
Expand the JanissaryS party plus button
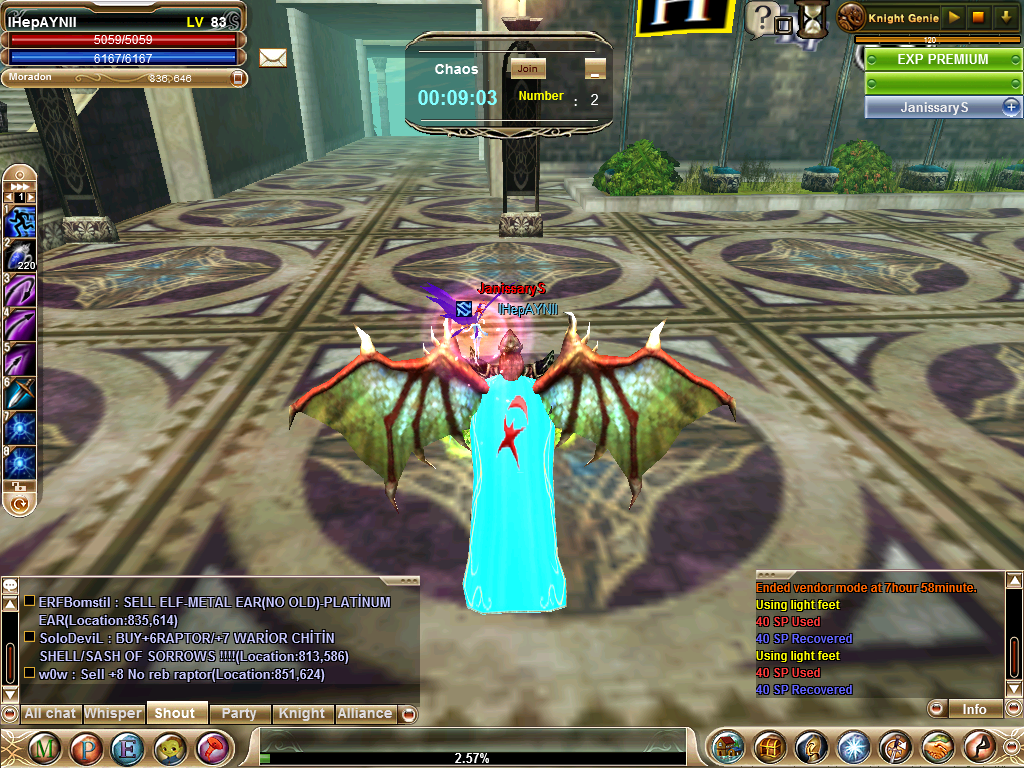click(x=1011, y=106)
